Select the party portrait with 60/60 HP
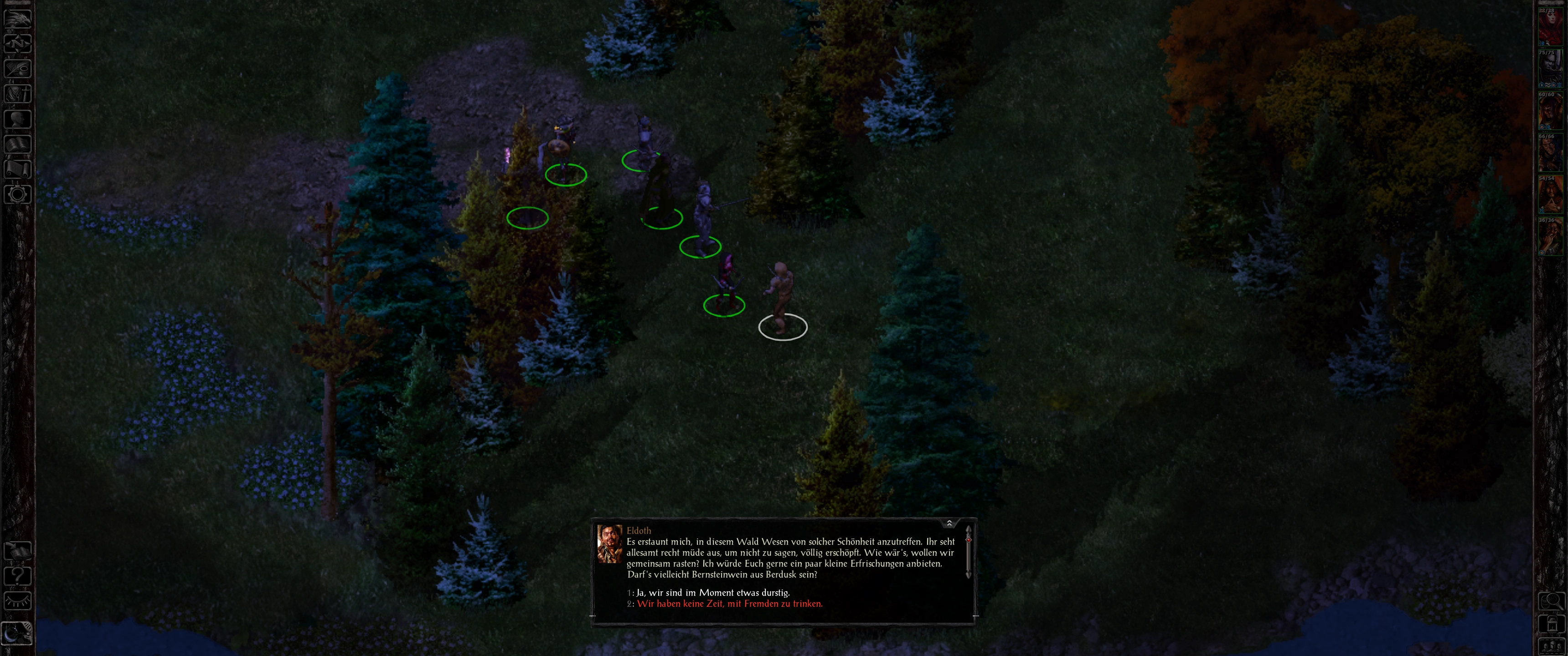 [1550, 111]
